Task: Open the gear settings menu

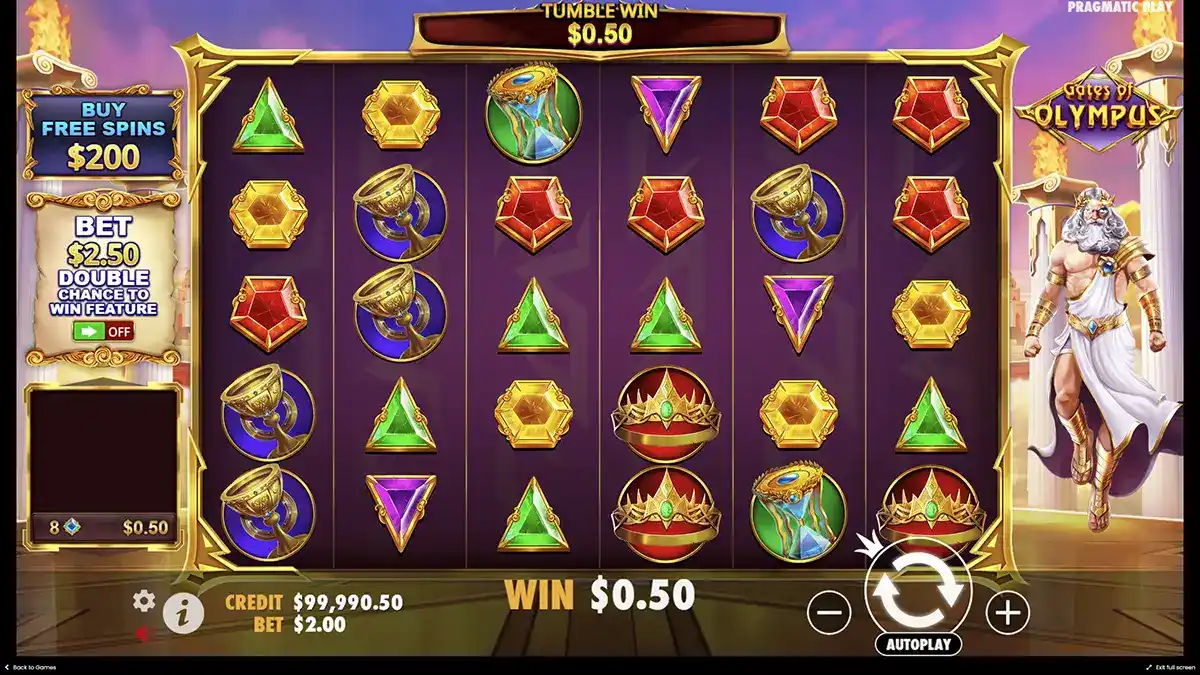Action: tap(145, 601)
